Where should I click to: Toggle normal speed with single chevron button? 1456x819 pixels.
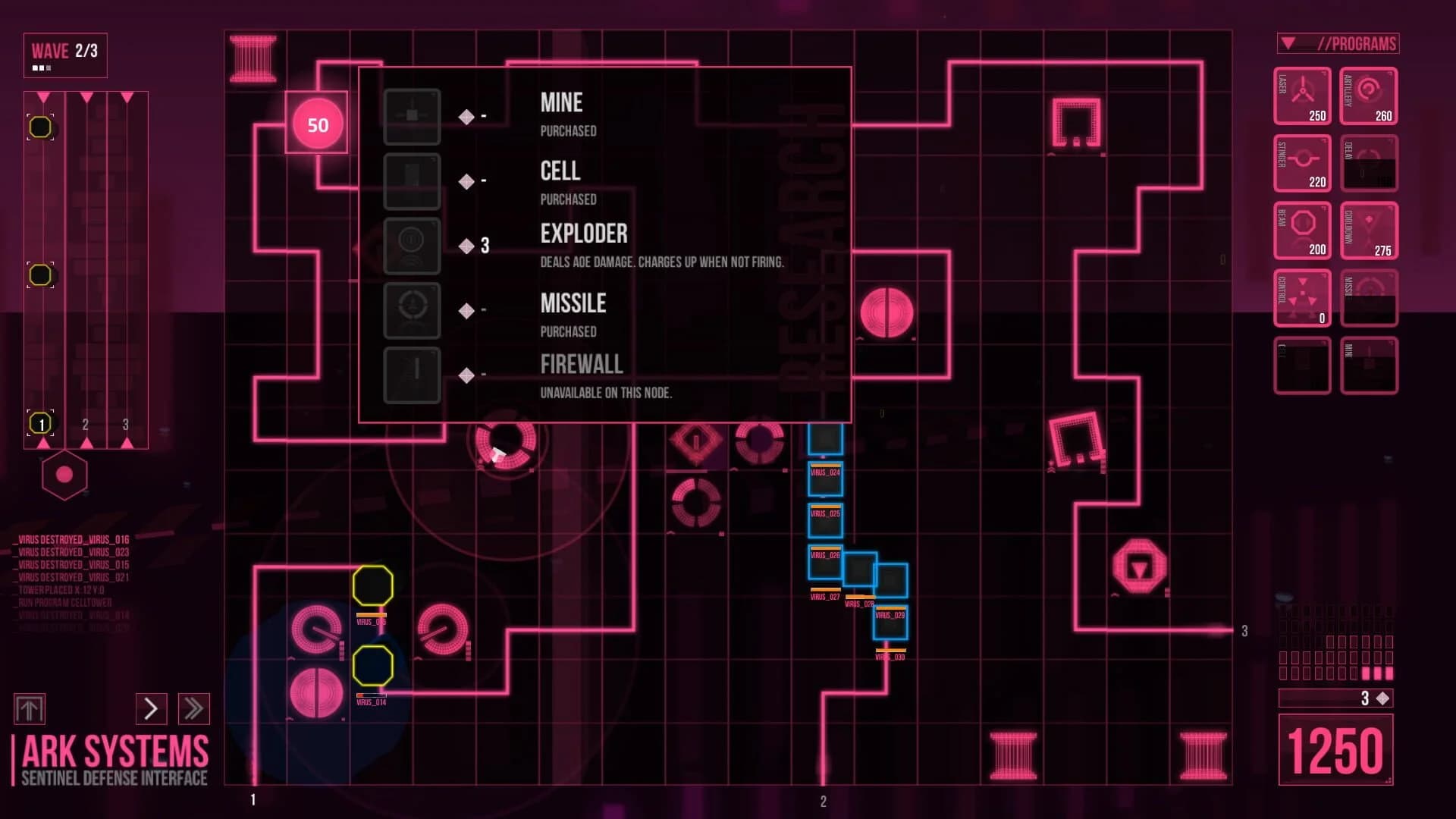click(151, 708)
